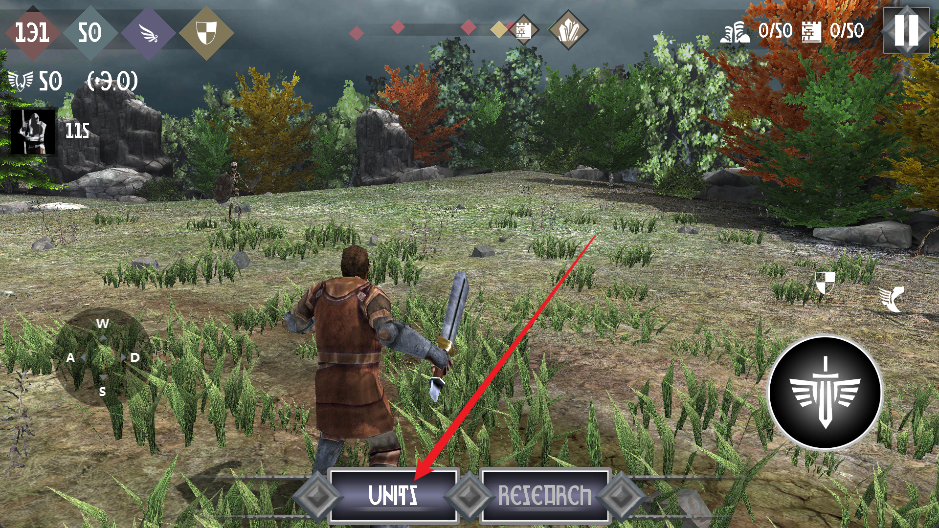Tap the D key on the movement pad
The width and height of the screenshot is (939, 528).
[x=134, y=357]
